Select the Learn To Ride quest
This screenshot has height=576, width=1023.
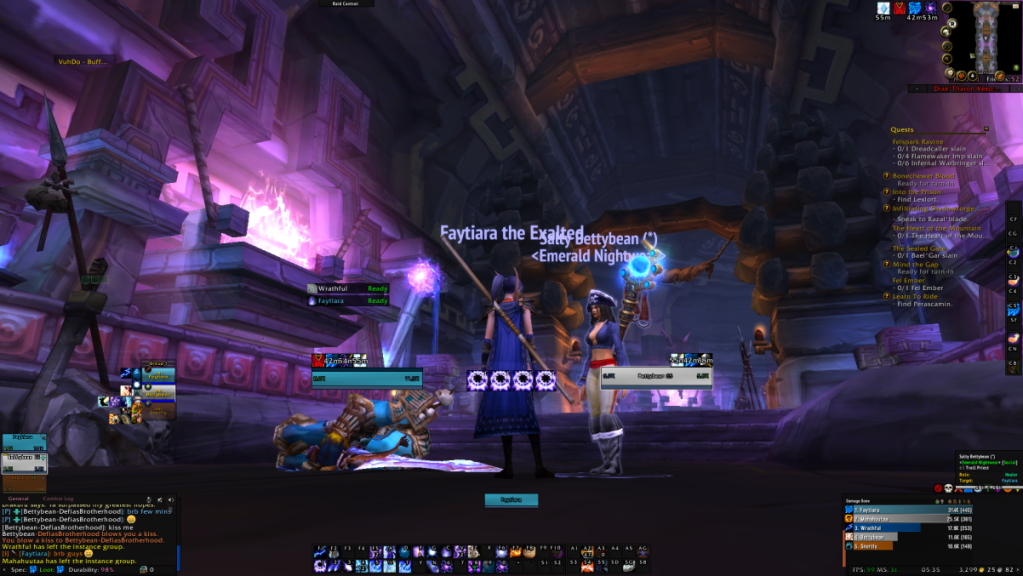(919, 296)
